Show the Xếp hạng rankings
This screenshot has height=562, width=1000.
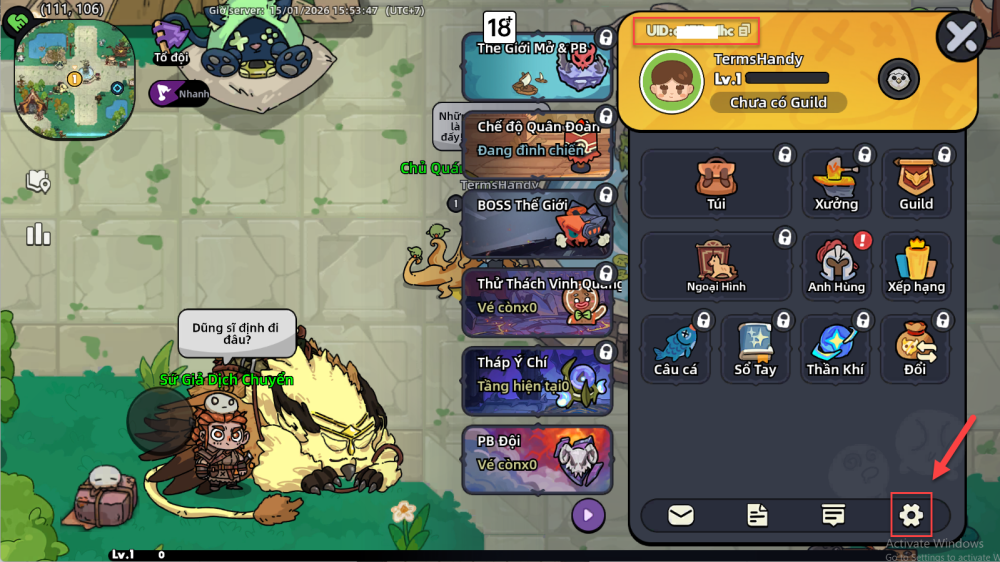tap(916, 266)
